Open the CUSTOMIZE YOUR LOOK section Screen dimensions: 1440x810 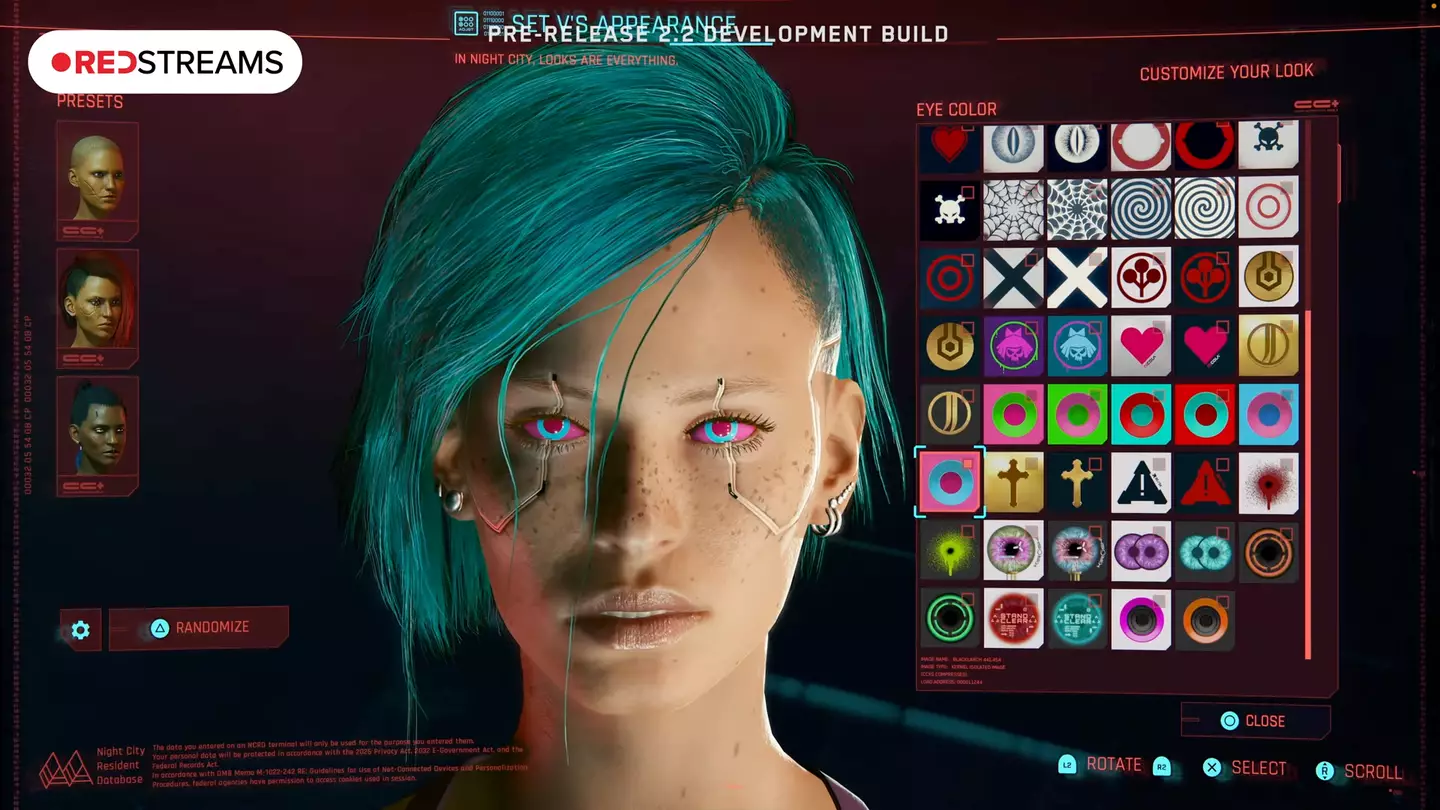(1226, 71)
